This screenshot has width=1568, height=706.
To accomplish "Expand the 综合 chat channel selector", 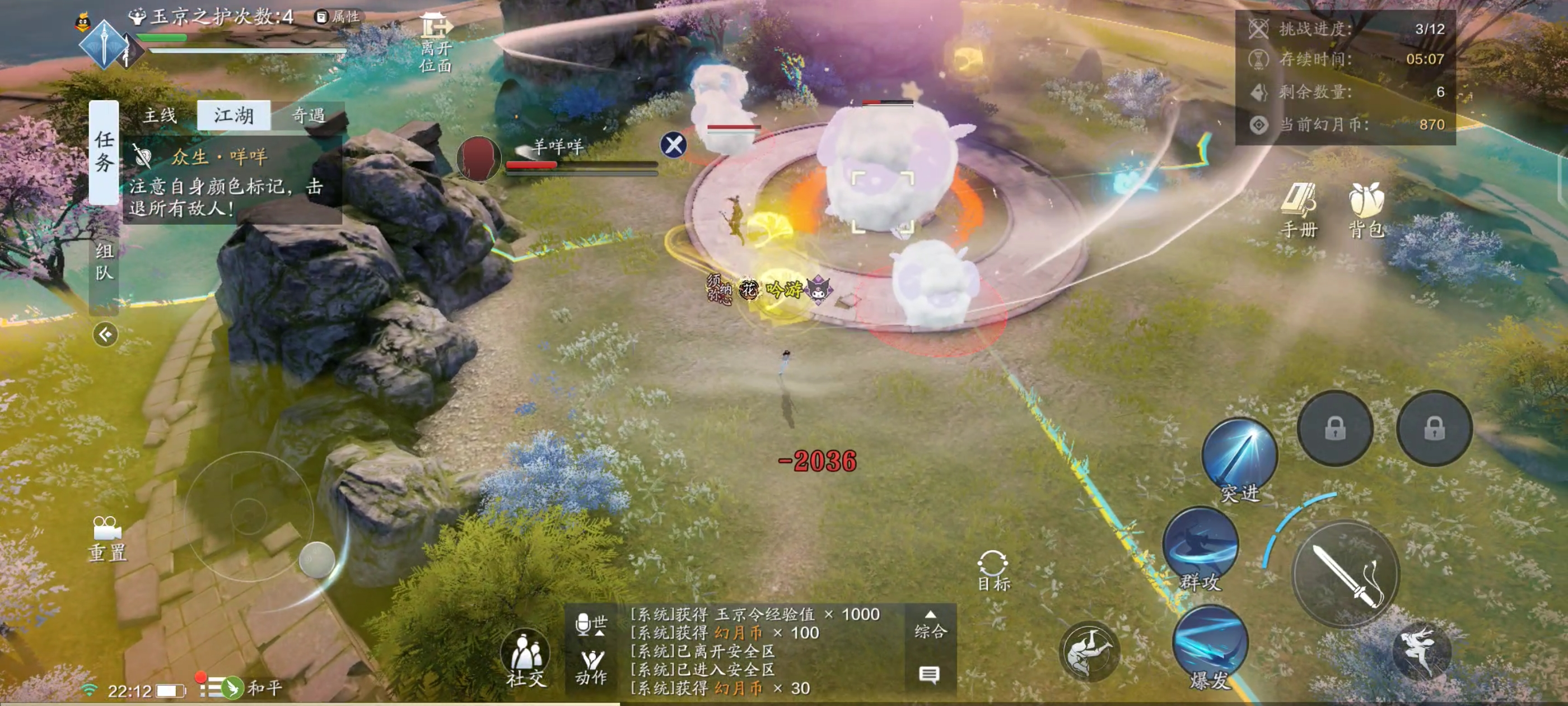I will (930, 625).
